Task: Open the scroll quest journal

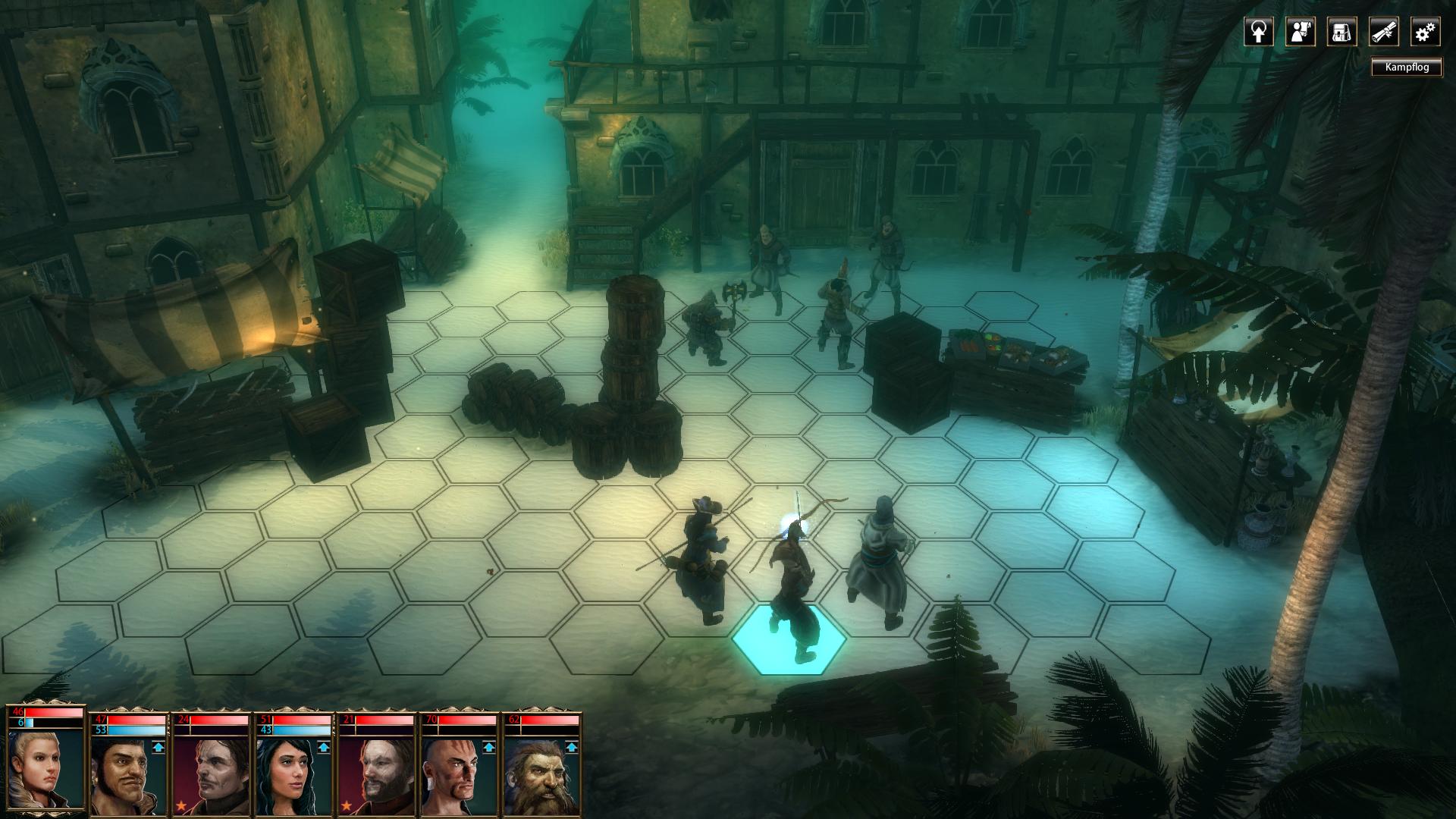Action: [1383, 33]
